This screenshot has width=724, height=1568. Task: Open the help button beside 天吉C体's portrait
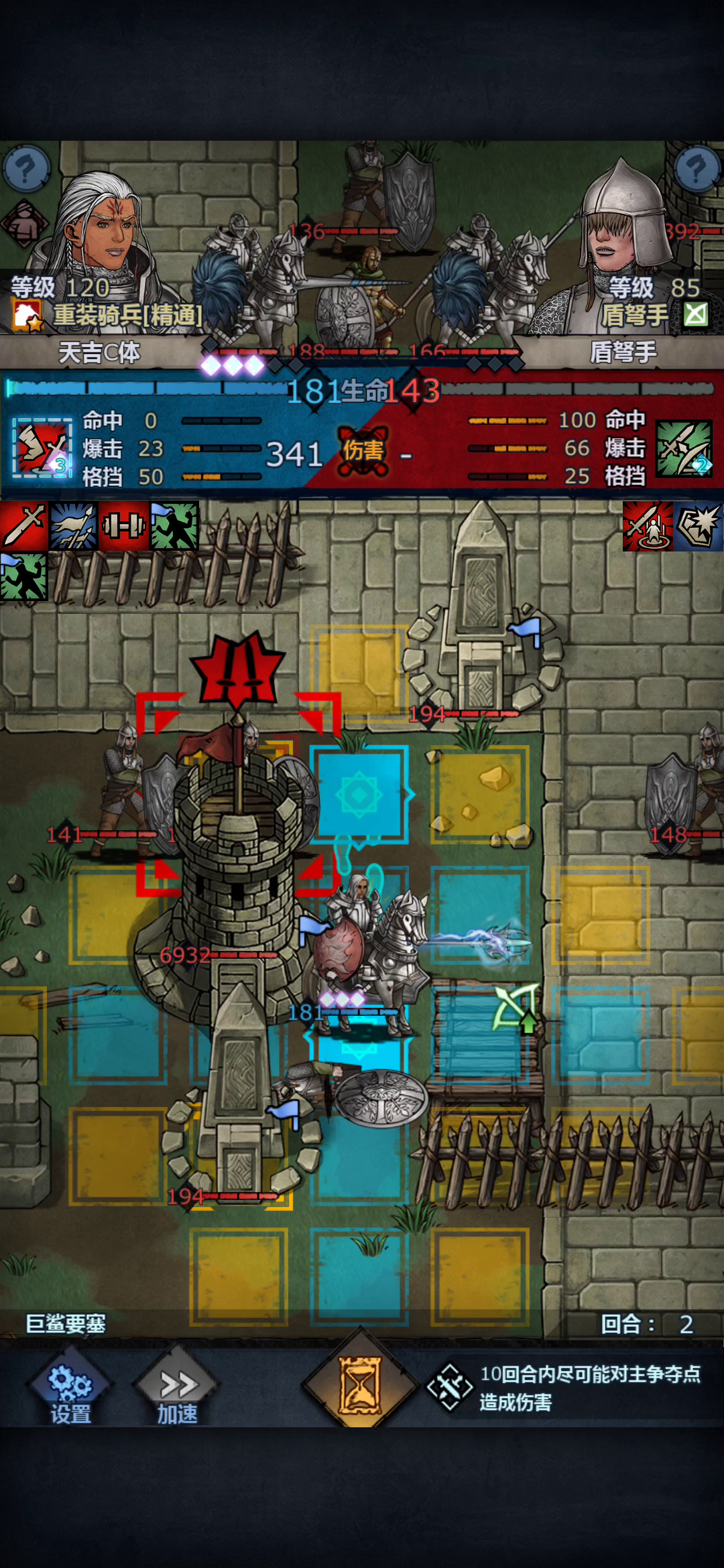coord(26,168)
